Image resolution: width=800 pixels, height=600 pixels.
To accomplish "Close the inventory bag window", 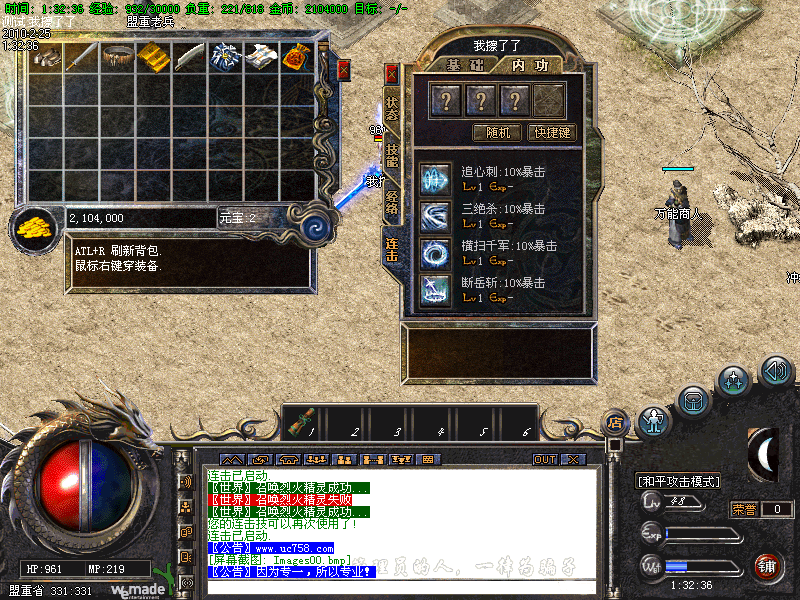I will pos(344,70).
